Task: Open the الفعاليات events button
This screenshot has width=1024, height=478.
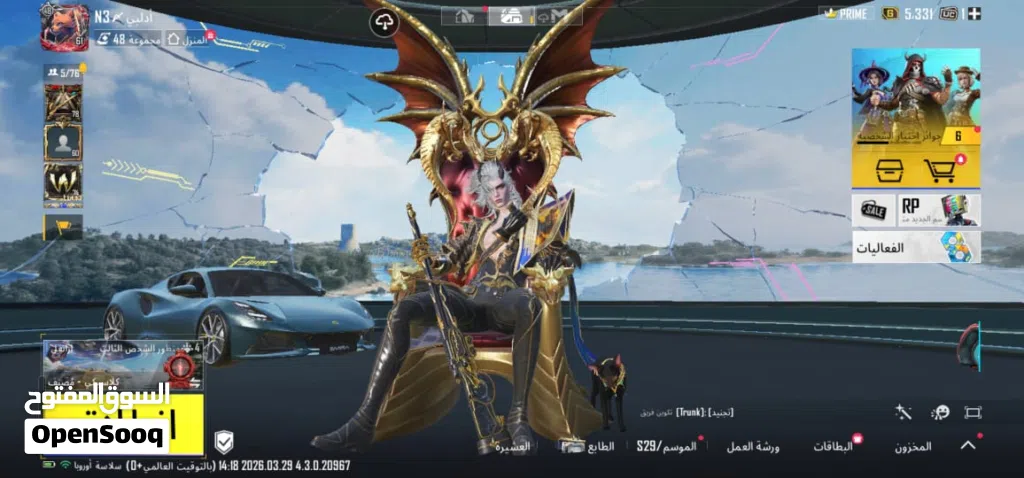Action: coord(915,247)
